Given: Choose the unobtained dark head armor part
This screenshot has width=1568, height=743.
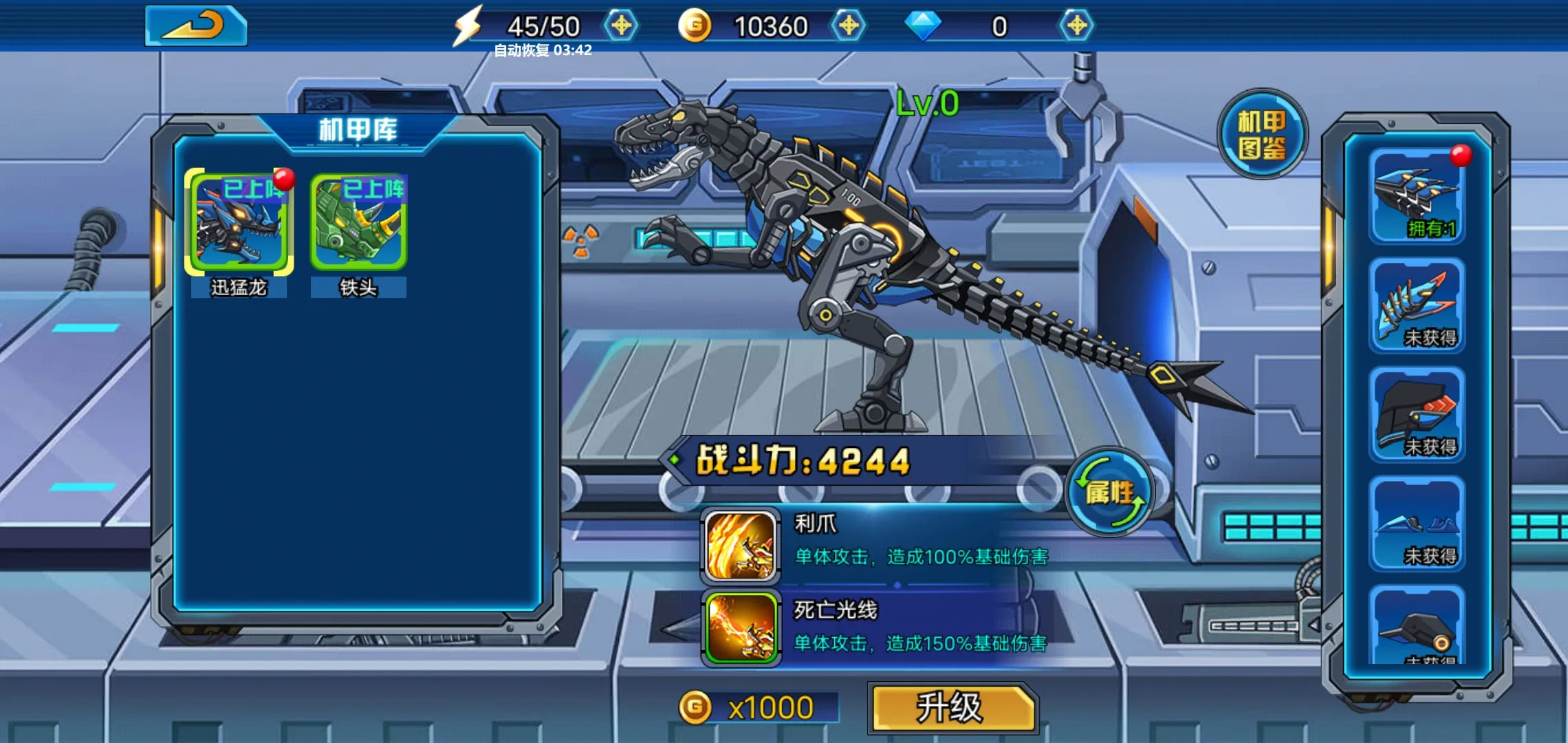Looking at the screenshot, I should [x=1417, y=414].
